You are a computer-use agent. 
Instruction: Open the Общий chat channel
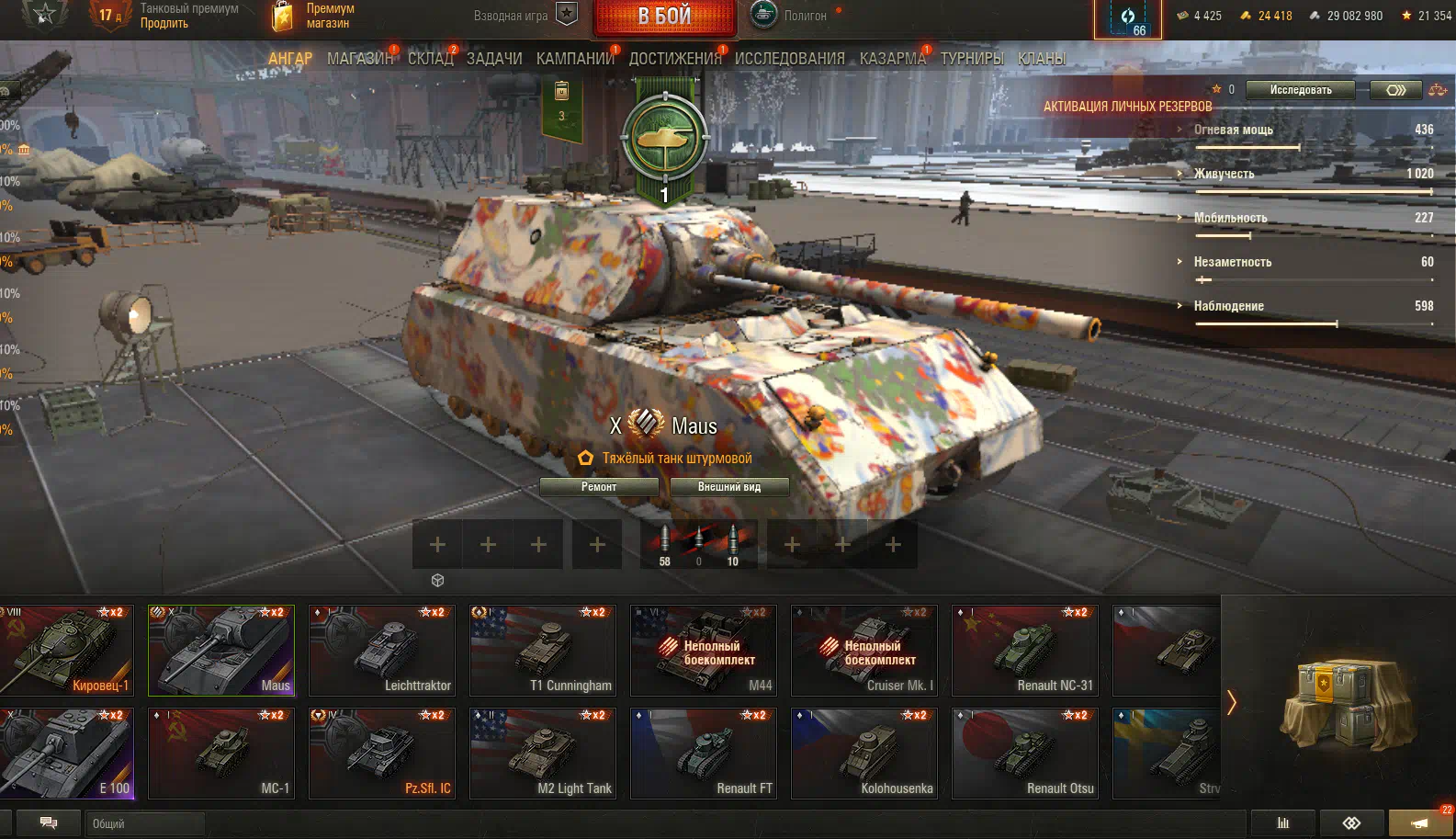143,823
